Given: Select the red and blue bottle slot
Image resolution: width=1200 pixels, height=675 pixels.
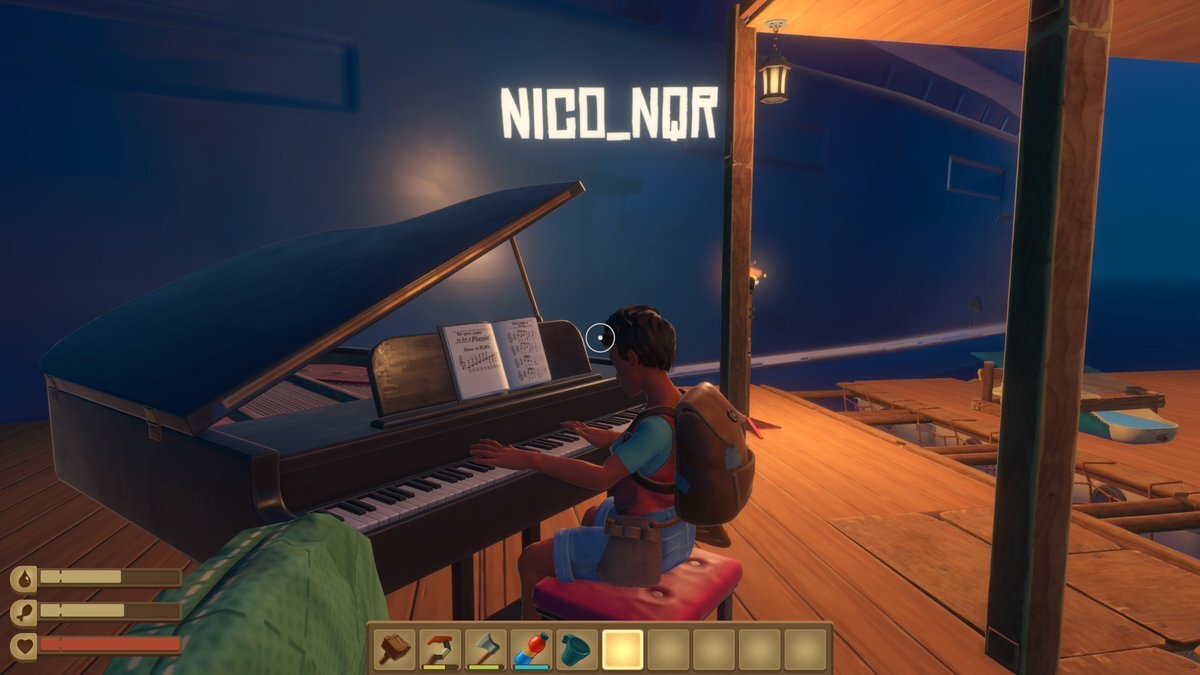Looking at the screenshot, I should 531,650.
